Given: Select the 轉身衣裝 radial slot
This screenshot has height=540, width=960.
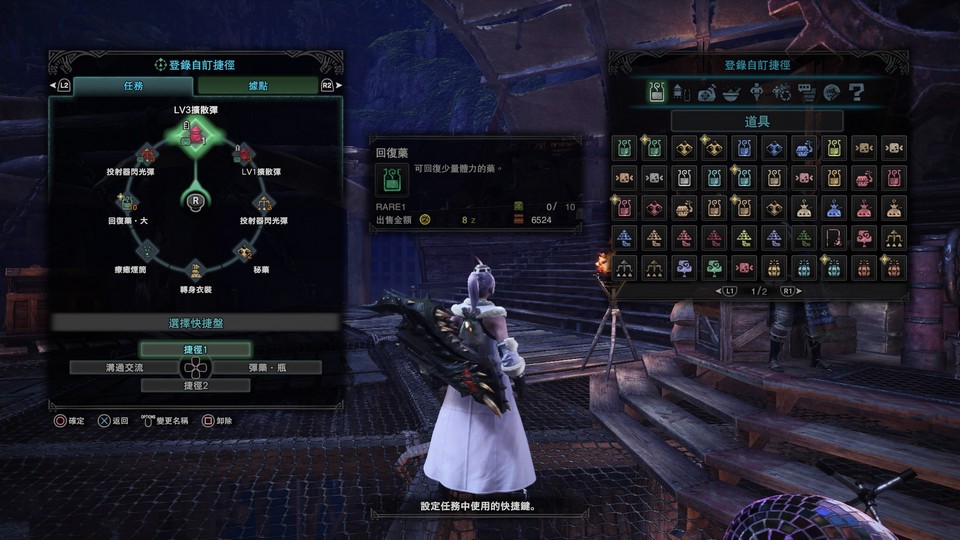Looking at the screenshot, I should coord(195,270).
